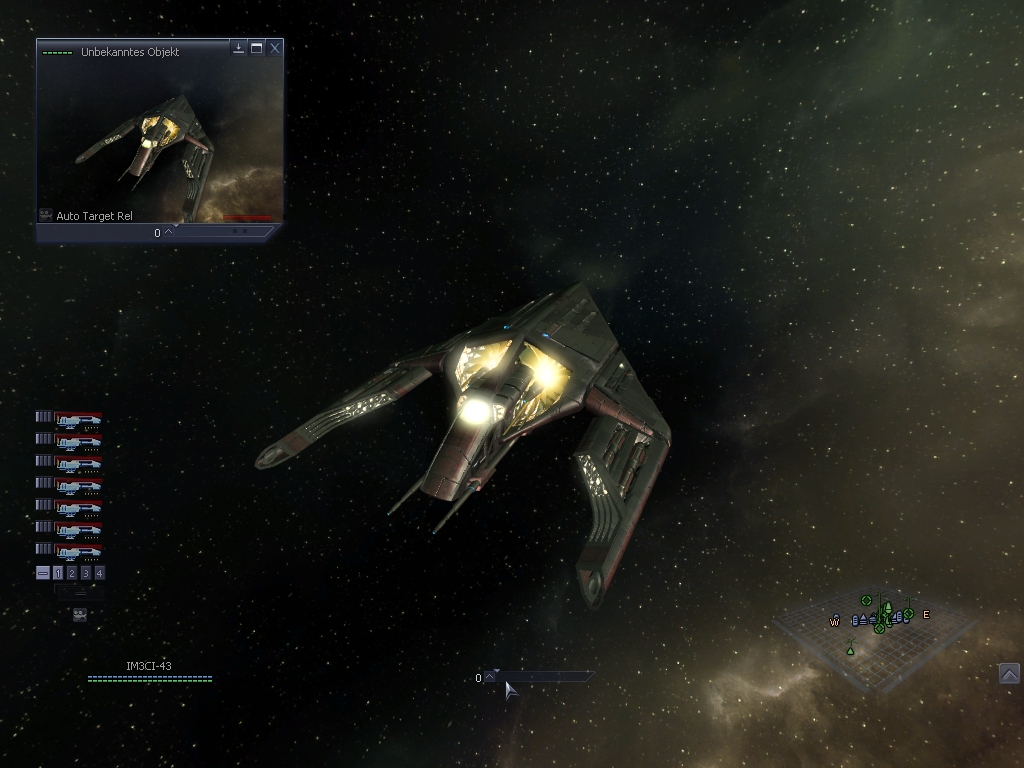Close the Unbekanntes Objekt target window
Screen dimensions: 1024x768
click(x=275, y=48)
